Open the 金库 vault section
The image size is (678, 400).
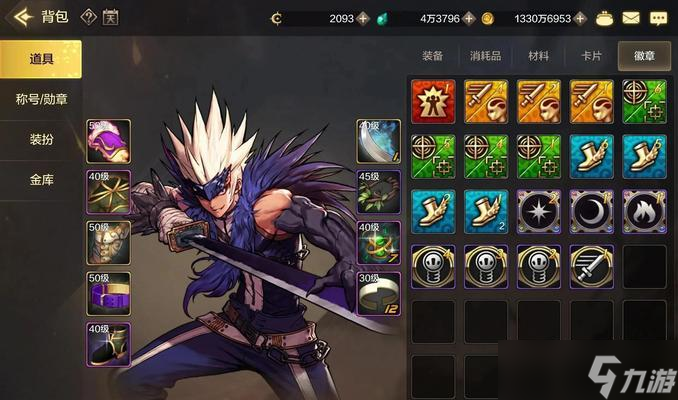tap(41, 180)
